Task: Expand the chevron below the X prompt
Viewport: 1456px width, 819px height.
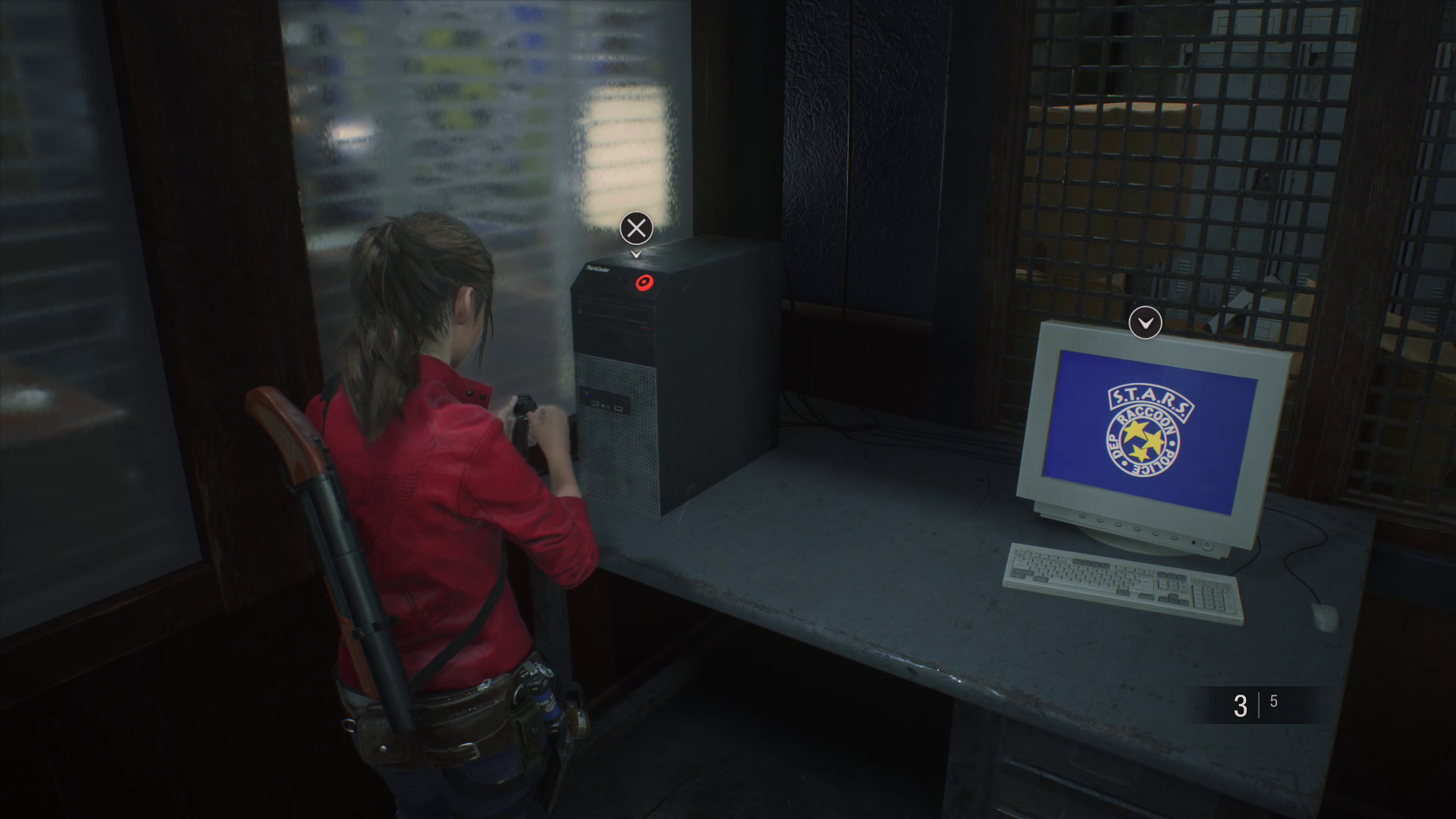Action: tap(635, 254)
